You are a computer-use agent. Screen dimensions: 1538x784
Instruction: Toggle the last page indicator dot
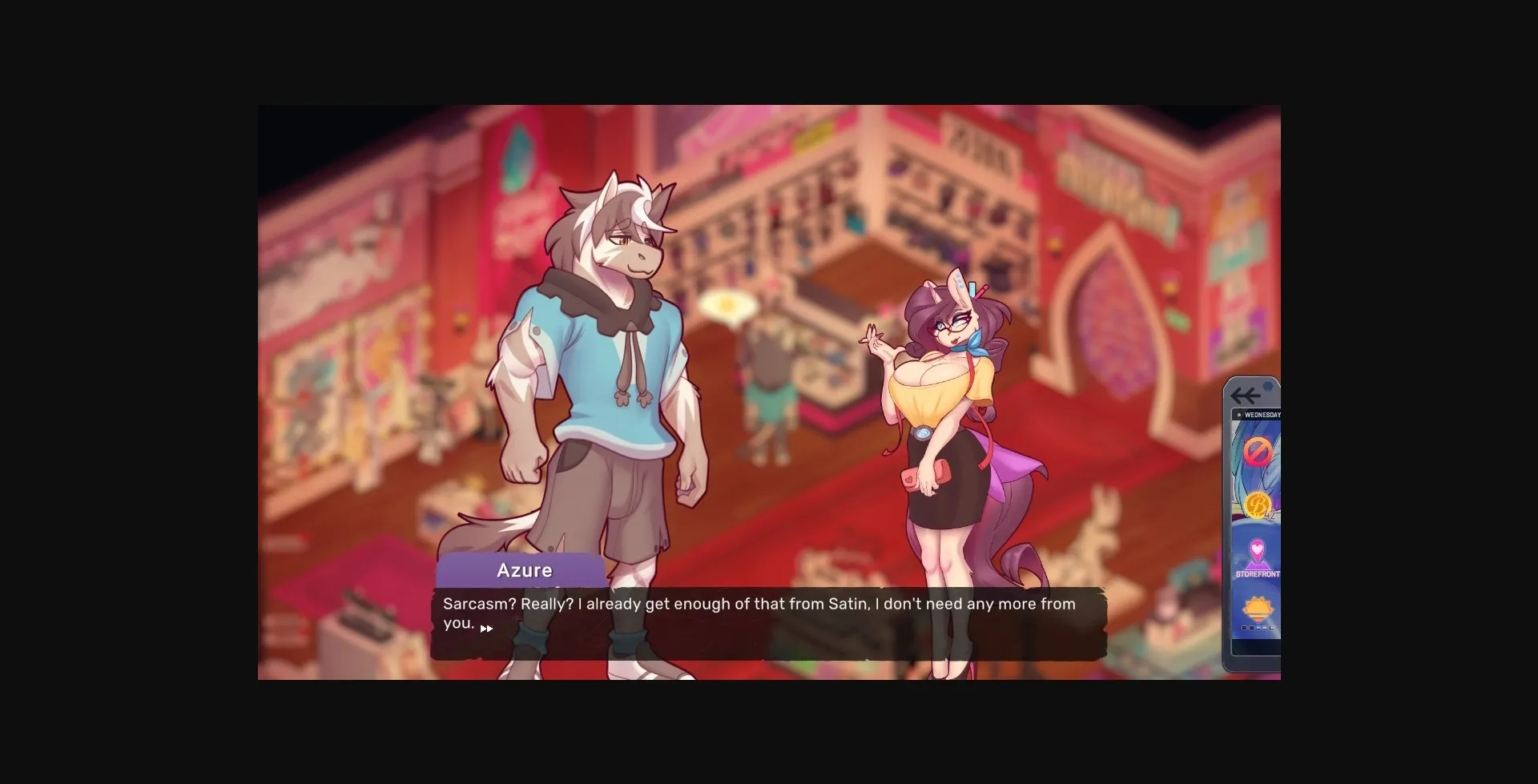pyautogui.click(x=1272, y=628)
